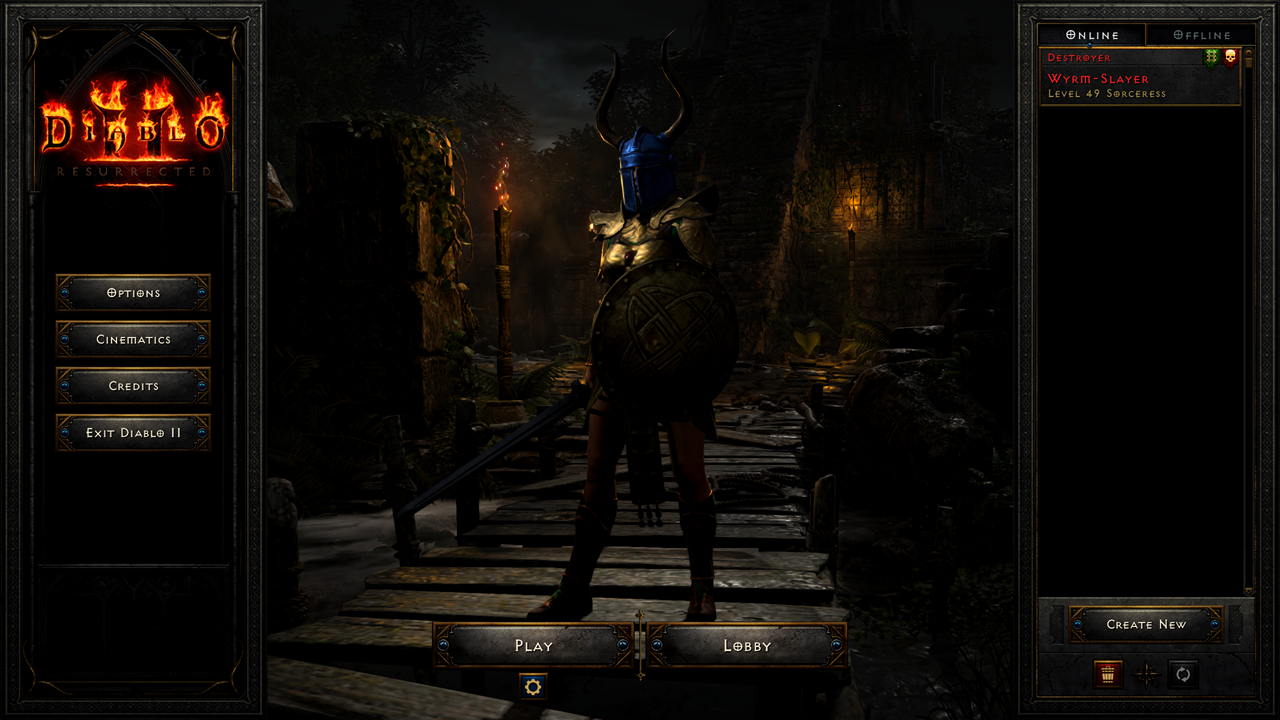Click the red hardcore skull badge on the character
This screenshot has height=720, width=1280.
tap(1229, 57)
